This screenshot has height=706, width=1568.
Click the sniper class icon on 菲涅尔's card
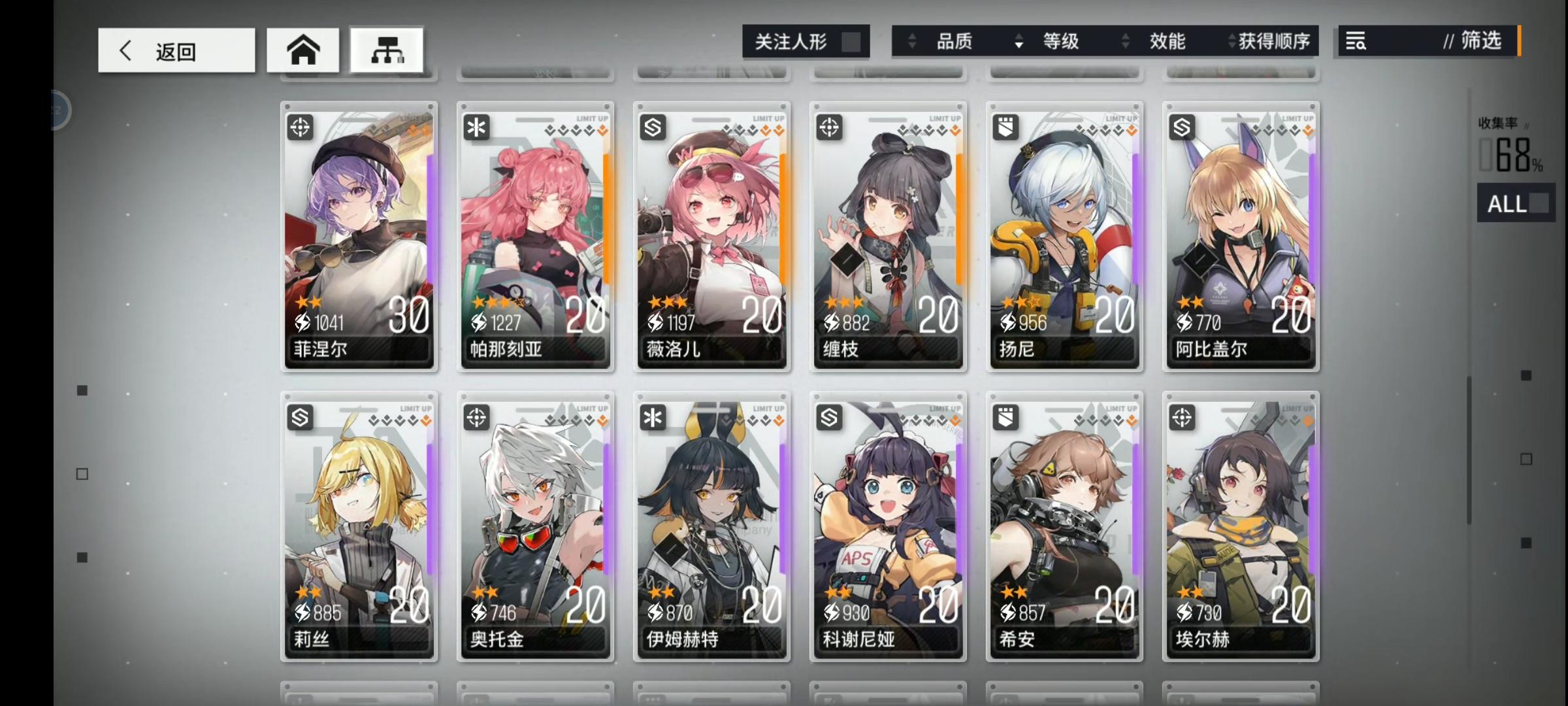point(301,127)
